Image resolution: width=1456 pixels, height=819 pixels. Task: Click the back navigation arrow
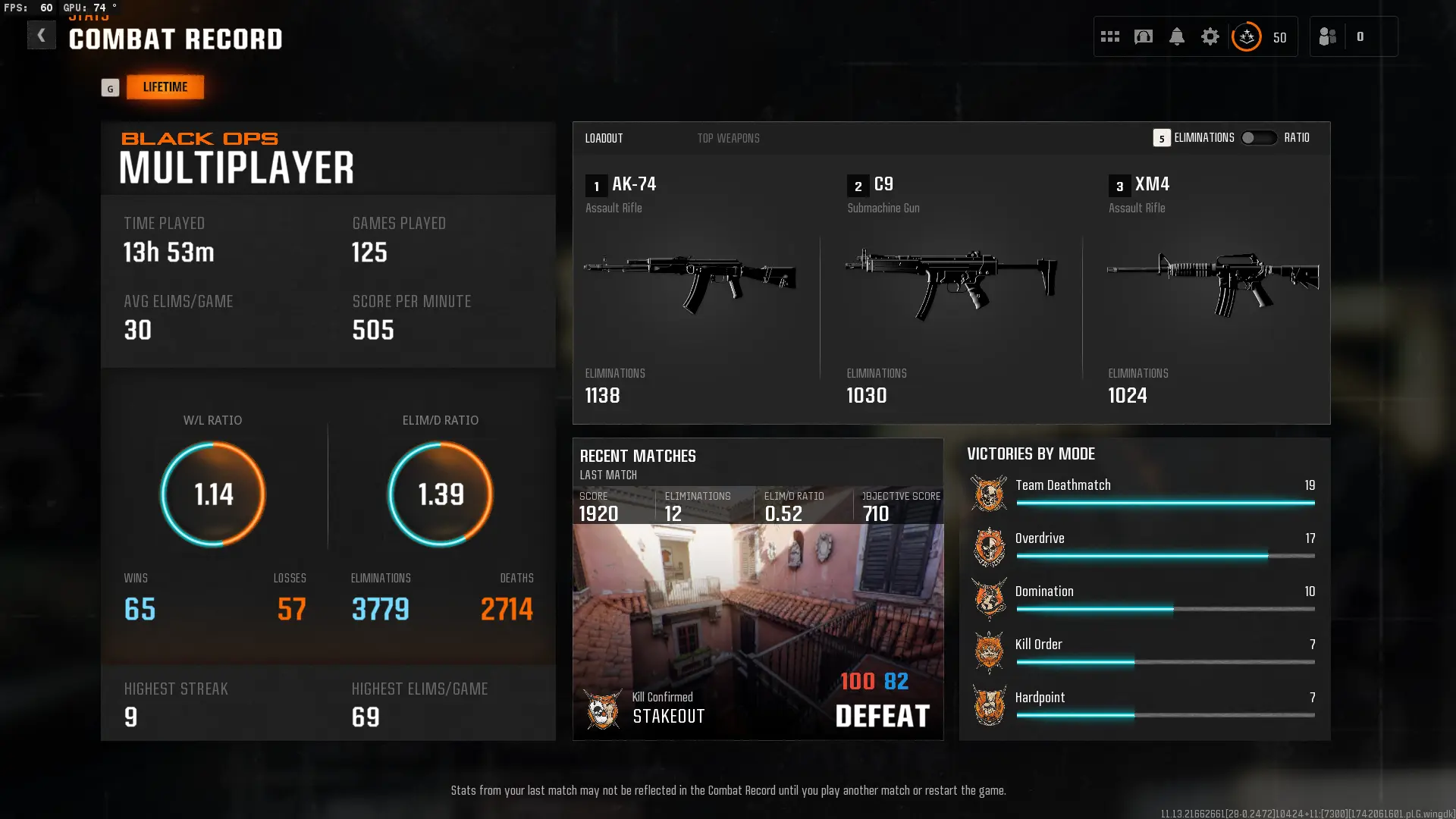tap(42, 35)
